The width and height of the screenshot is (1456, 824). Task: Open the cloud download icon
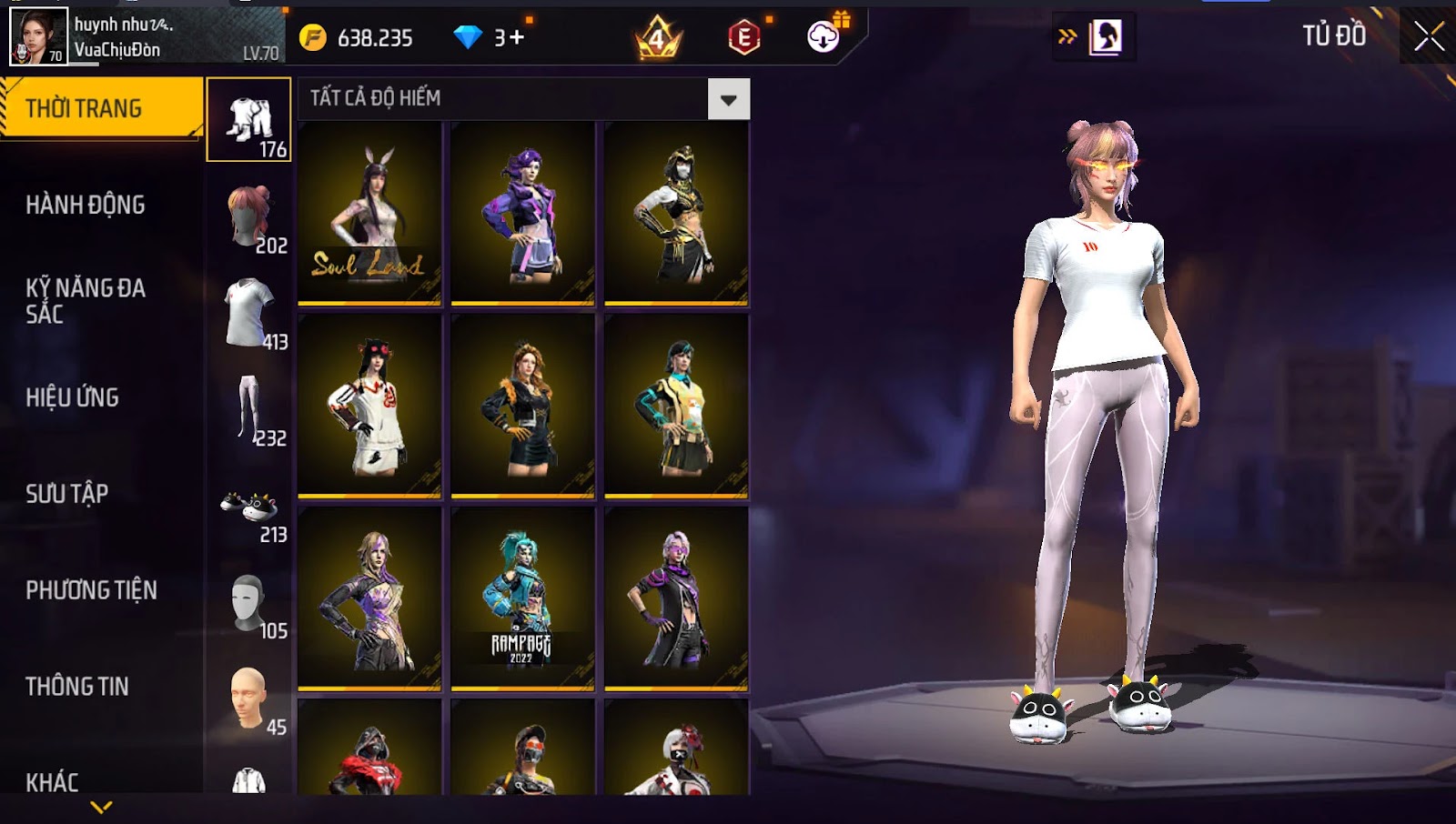(x=824, y=36)
